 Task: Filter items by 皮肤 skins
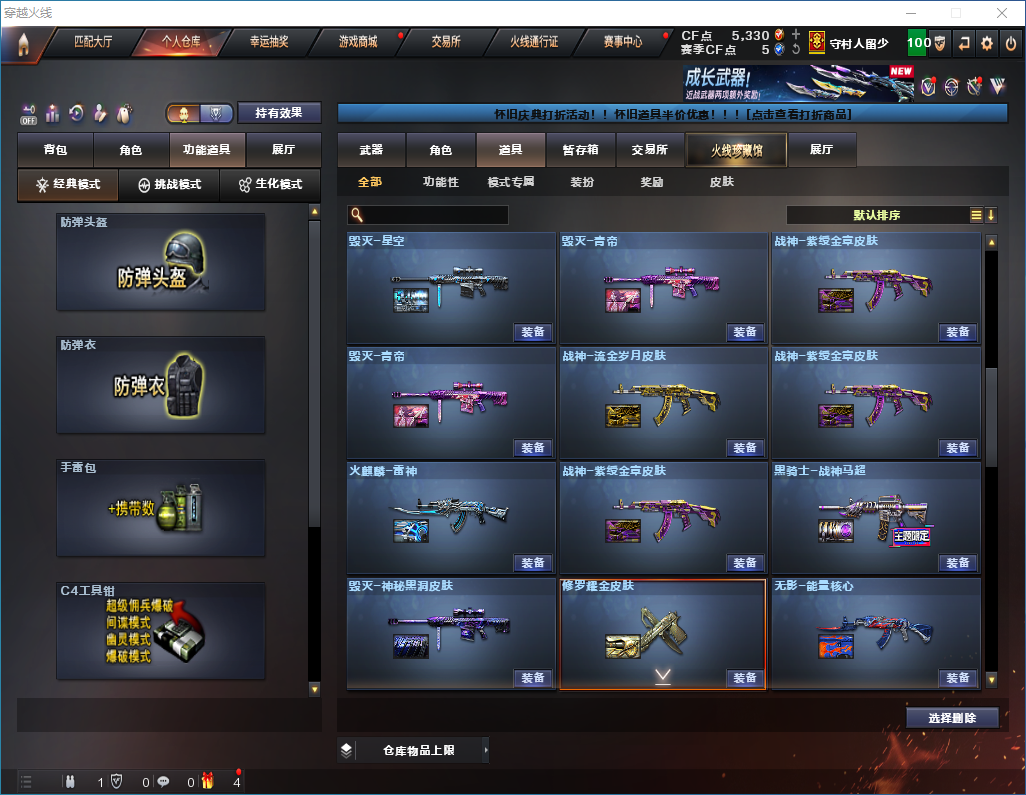click(x=721, y=182)
